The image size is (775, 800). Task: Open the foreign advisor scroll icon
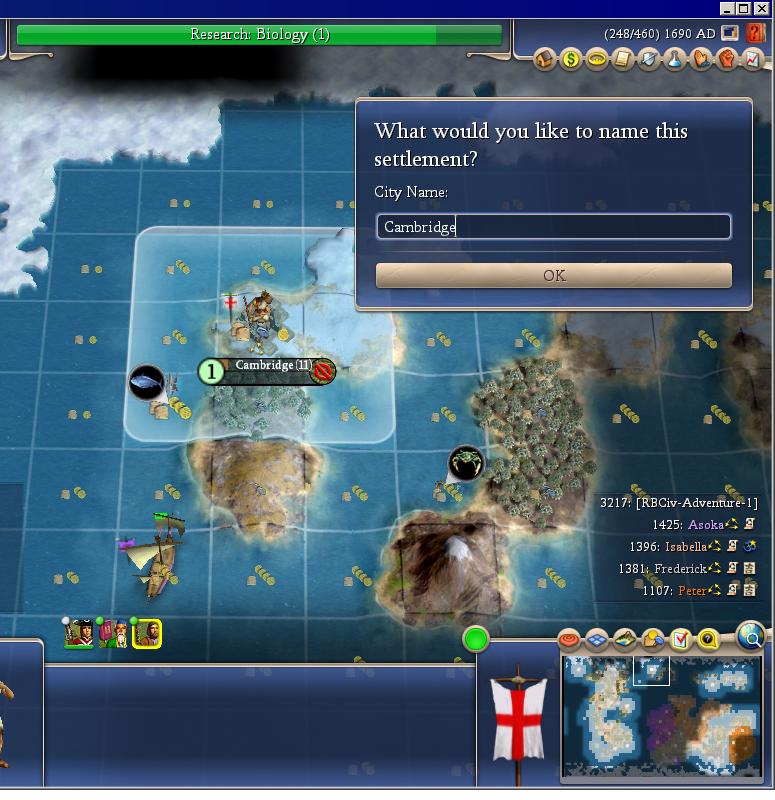point(623,60)
